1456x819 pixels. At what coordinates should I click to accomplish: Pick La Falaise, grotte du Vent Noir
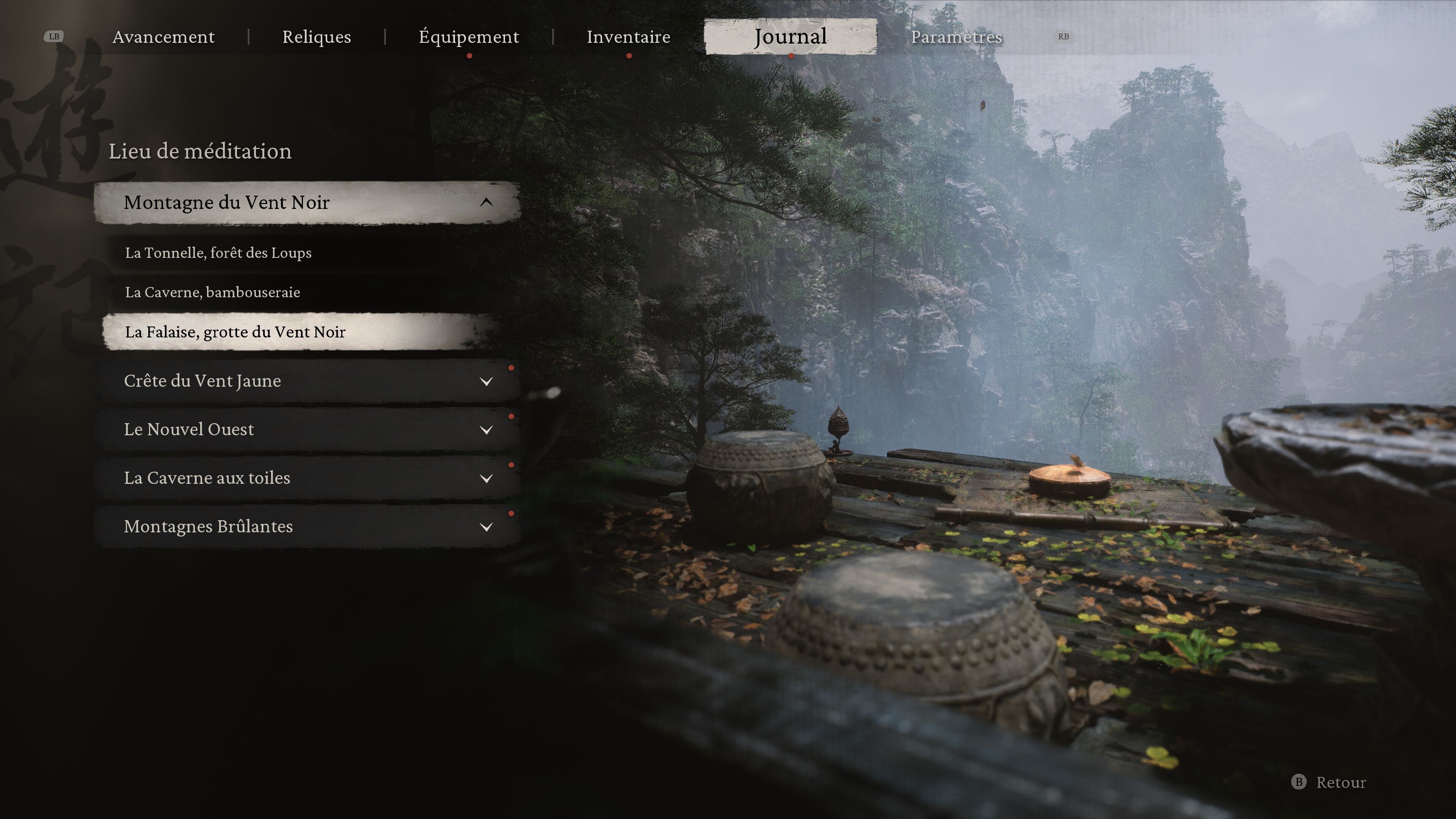pyautogui.click(x=235, y=332)
